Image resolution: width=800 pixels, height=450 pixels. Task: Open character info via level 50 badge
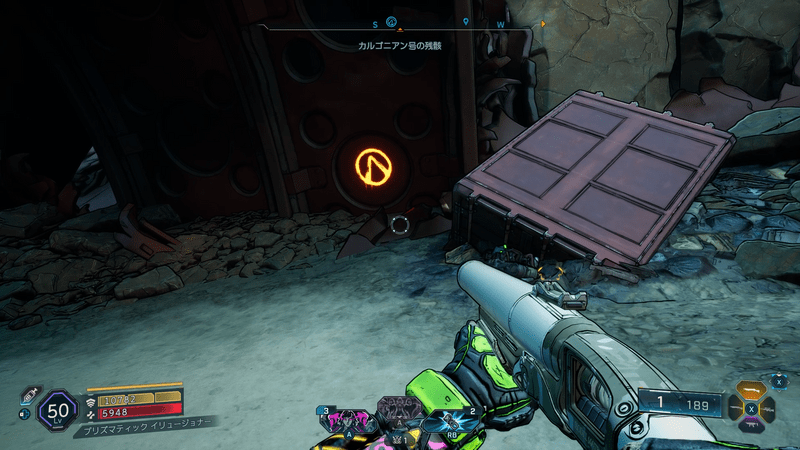(57, 410)
